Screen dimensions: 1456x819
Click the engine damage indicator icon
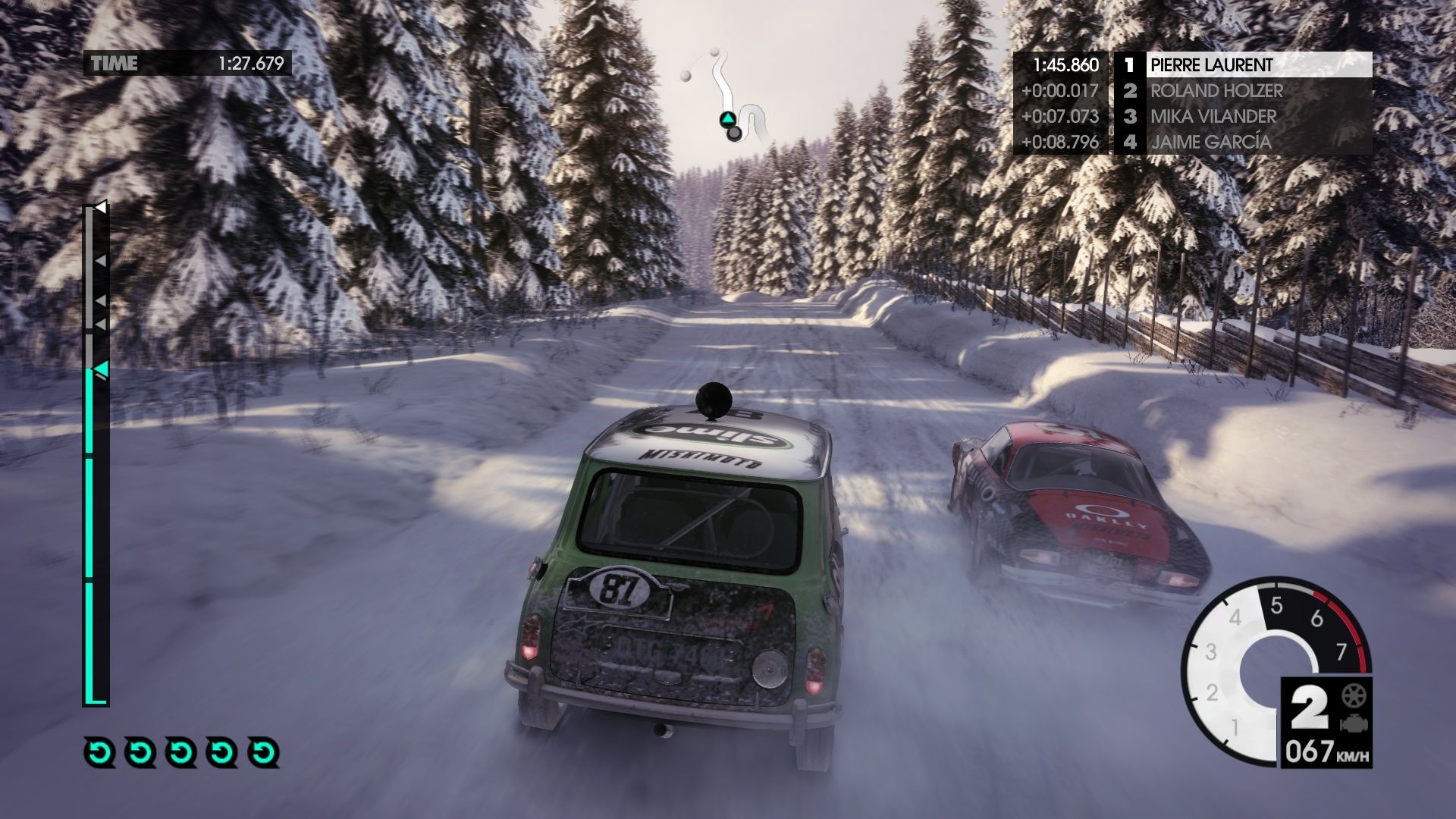(x=1351, y=723)
